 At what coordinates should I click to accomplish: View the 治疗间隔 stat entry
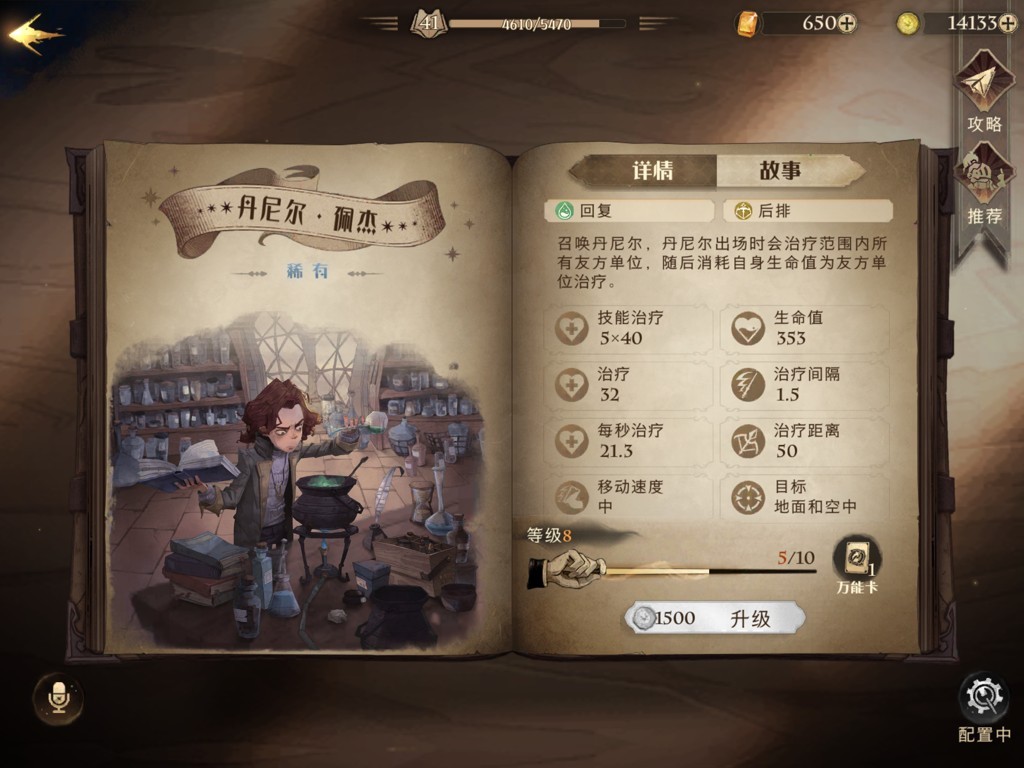pyautogui.click(x=803, y=384)
